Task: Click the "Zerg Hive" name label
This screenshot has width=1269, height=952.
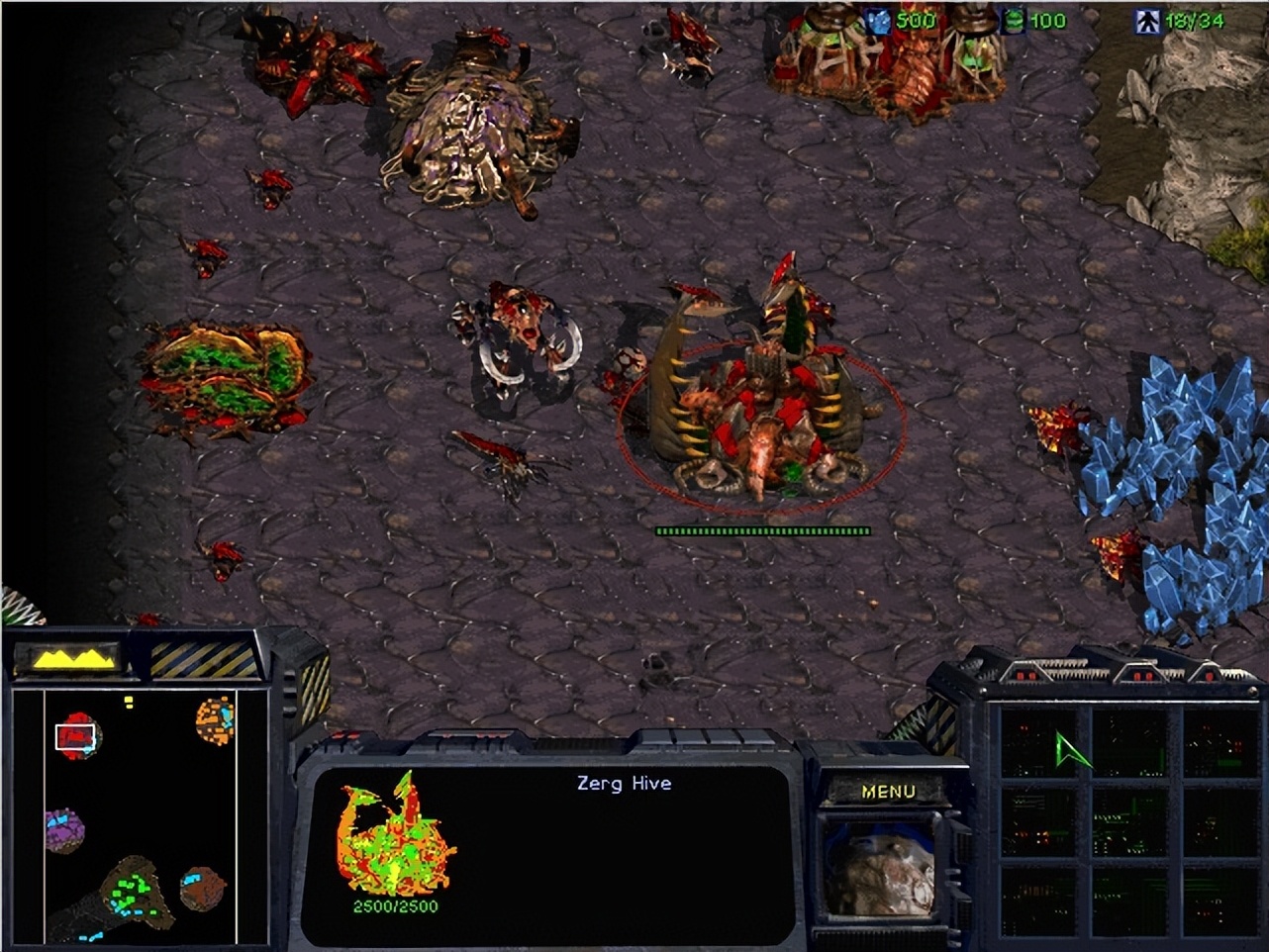Action: click(x=623, y=783)
